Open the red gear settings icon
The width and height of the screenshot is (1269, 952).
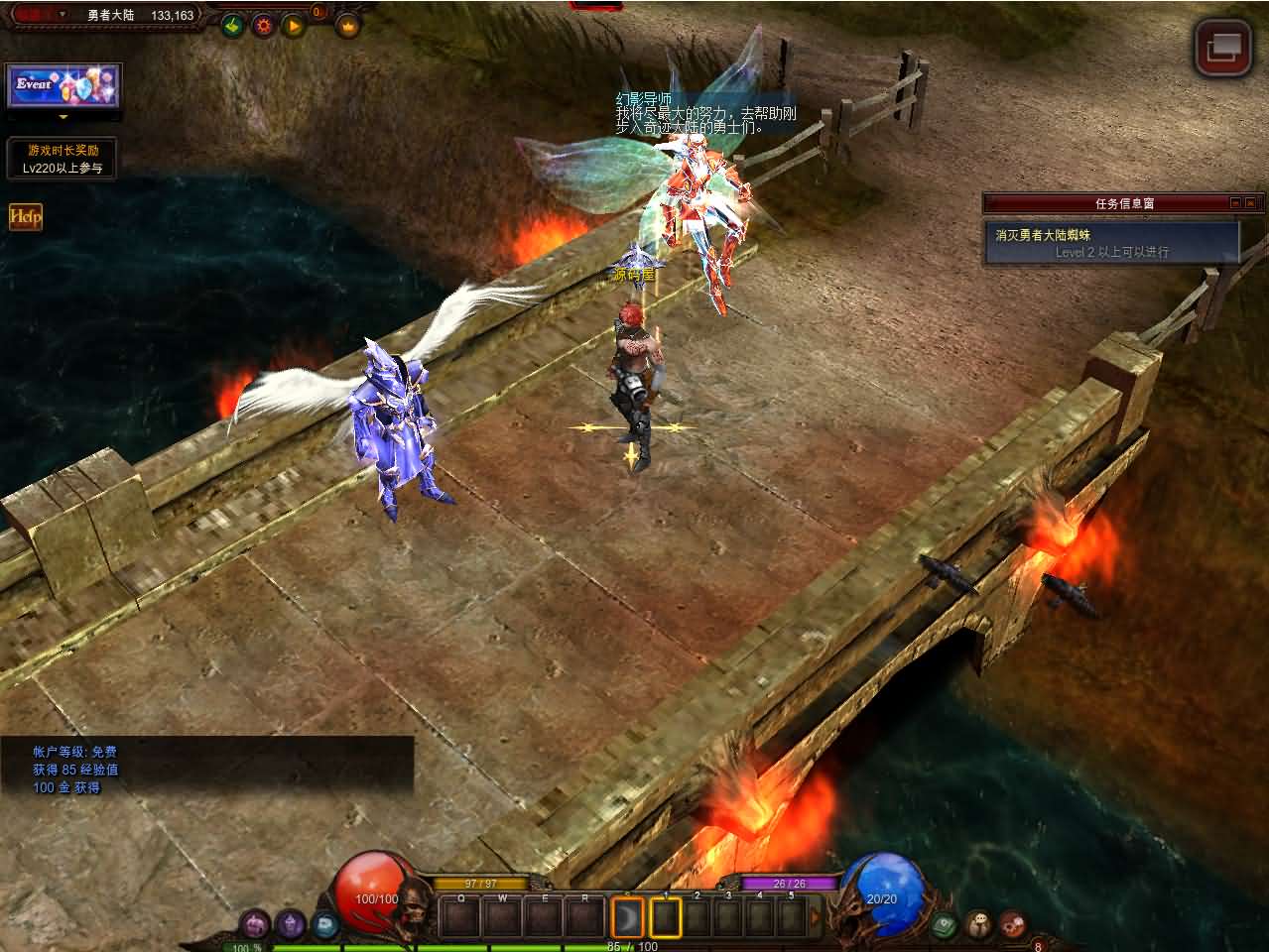coord(263,26)
